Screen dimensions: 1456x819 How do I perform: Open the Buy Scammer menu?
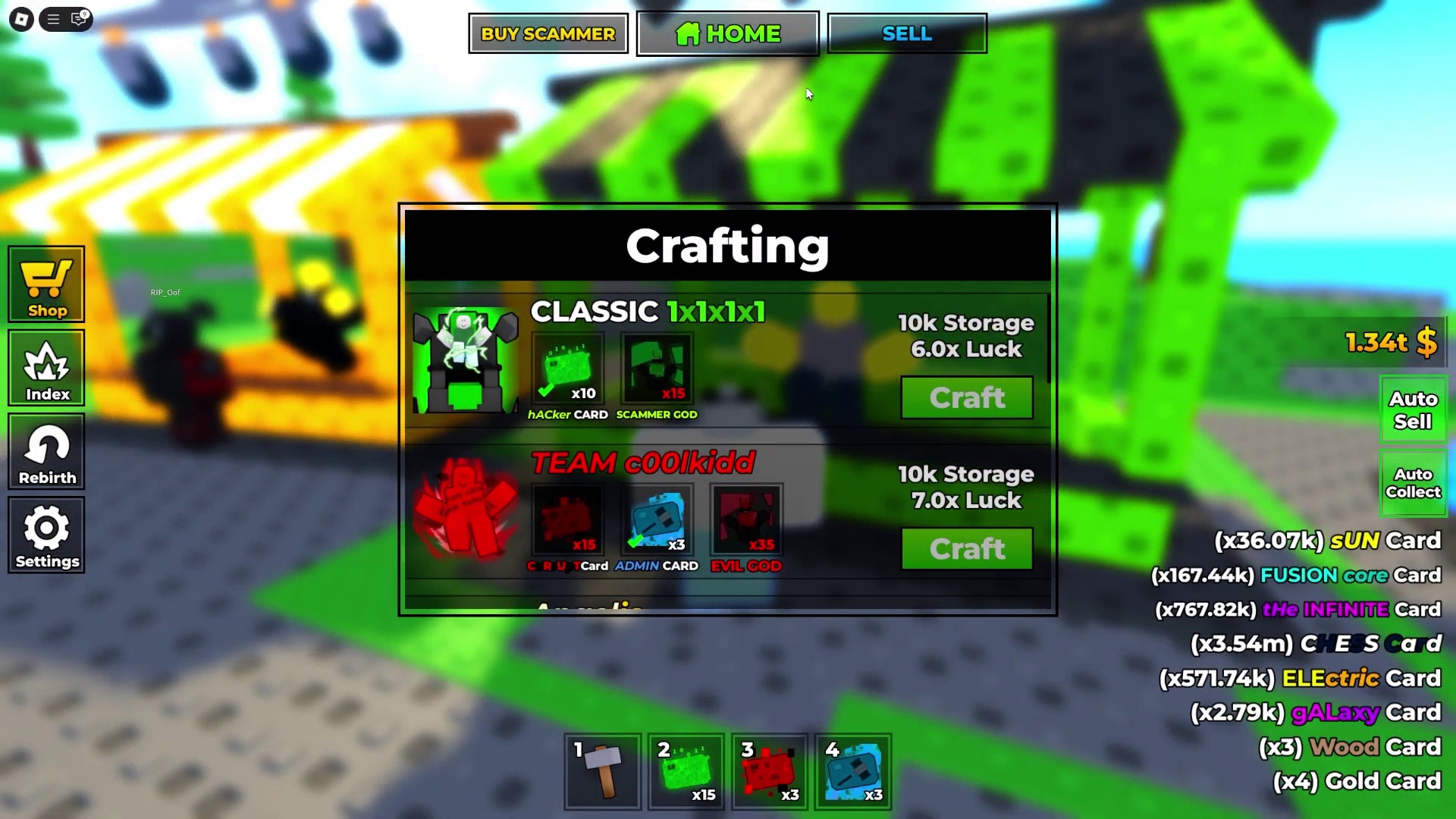click(x=548, y=34)
